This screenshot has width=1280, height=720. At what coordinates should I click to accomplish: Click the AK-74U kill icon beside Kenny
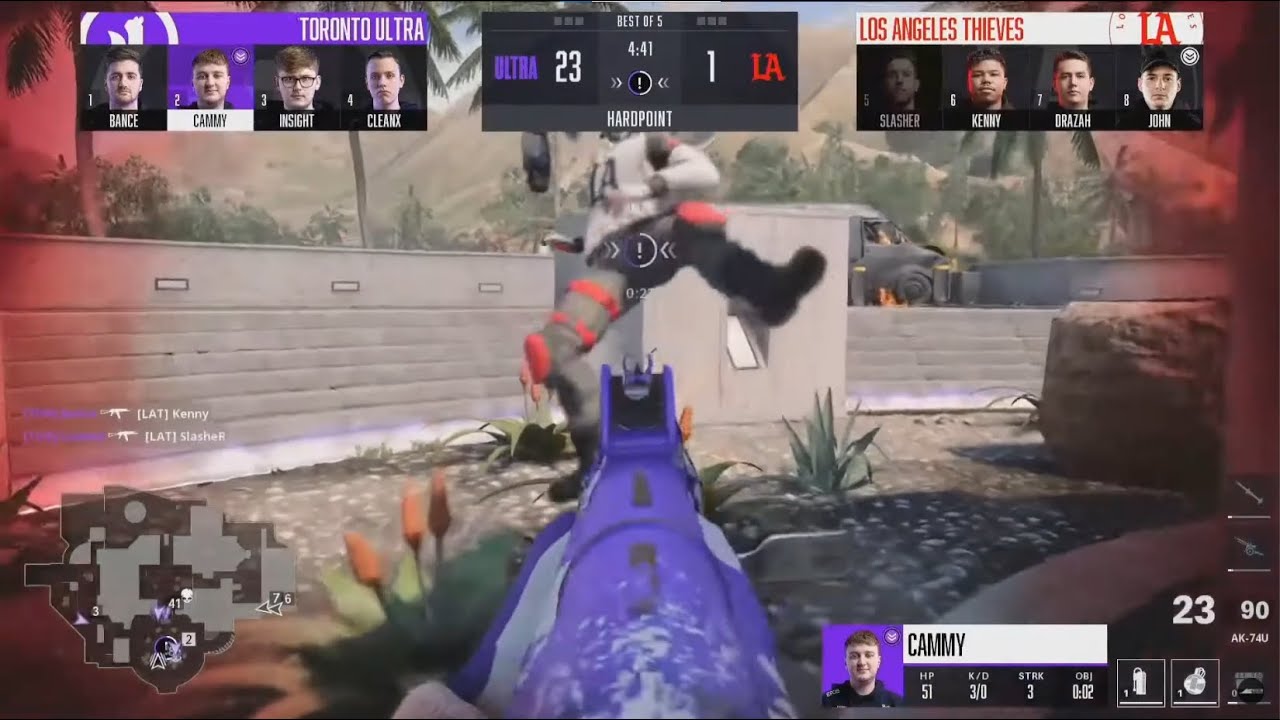(x=118, y=413)
